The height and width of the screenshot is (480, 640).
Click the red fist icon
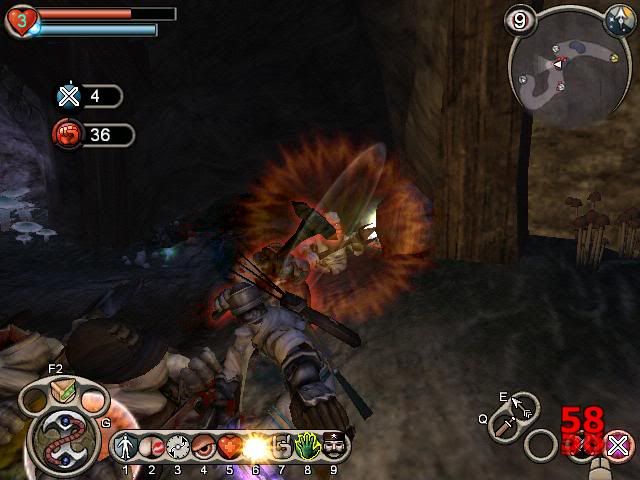click(x=68, y=134)
